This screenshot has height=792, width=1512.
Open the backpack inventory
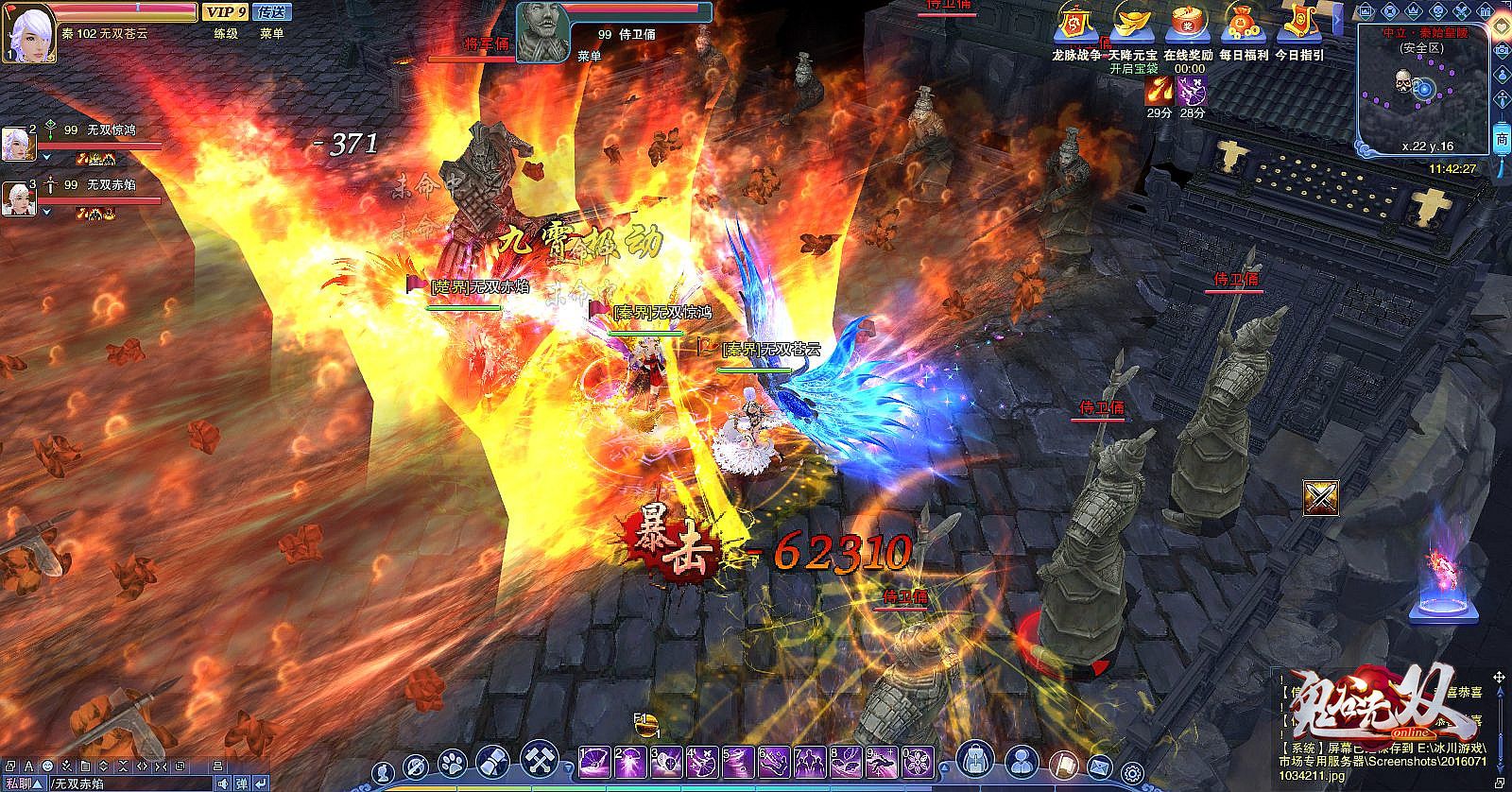point(977,760)
